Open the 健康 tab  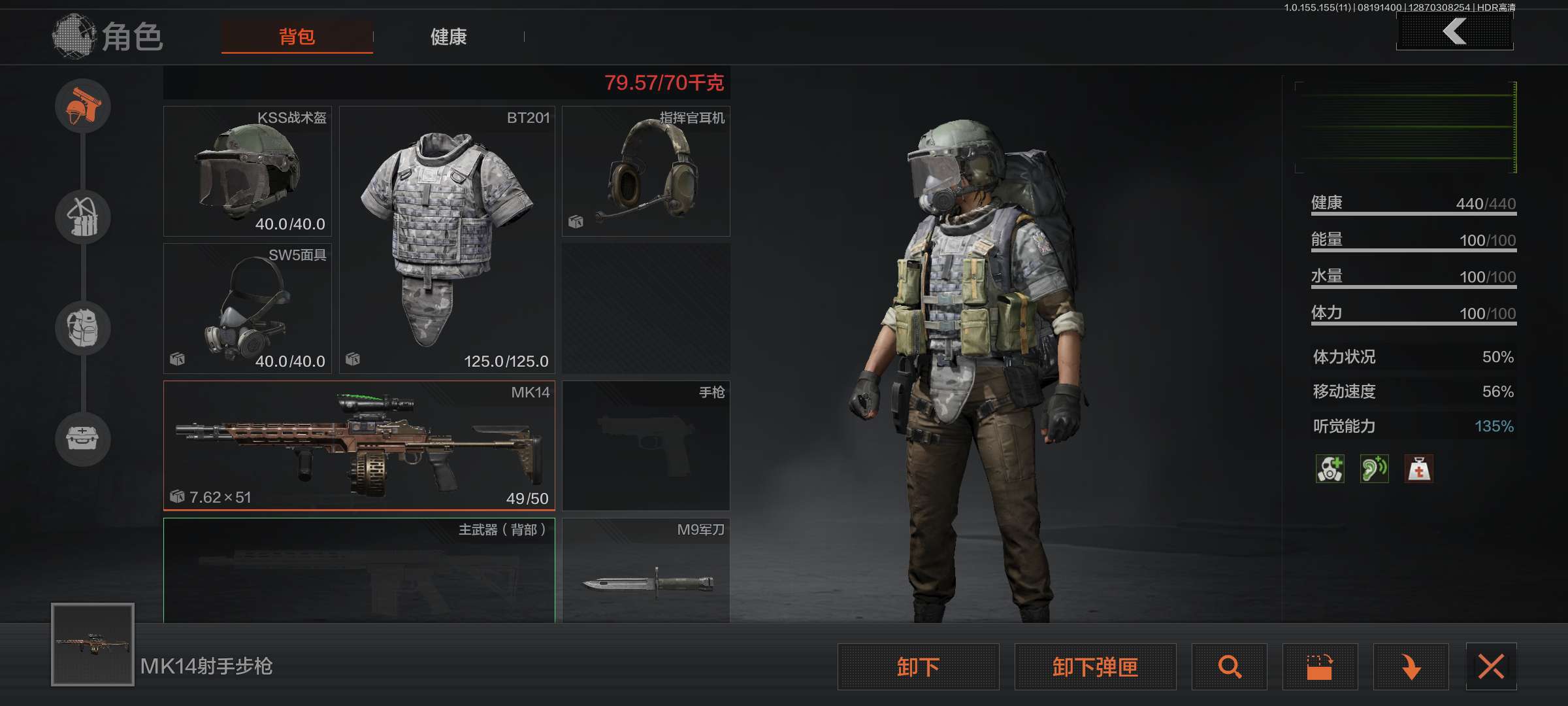449,37
